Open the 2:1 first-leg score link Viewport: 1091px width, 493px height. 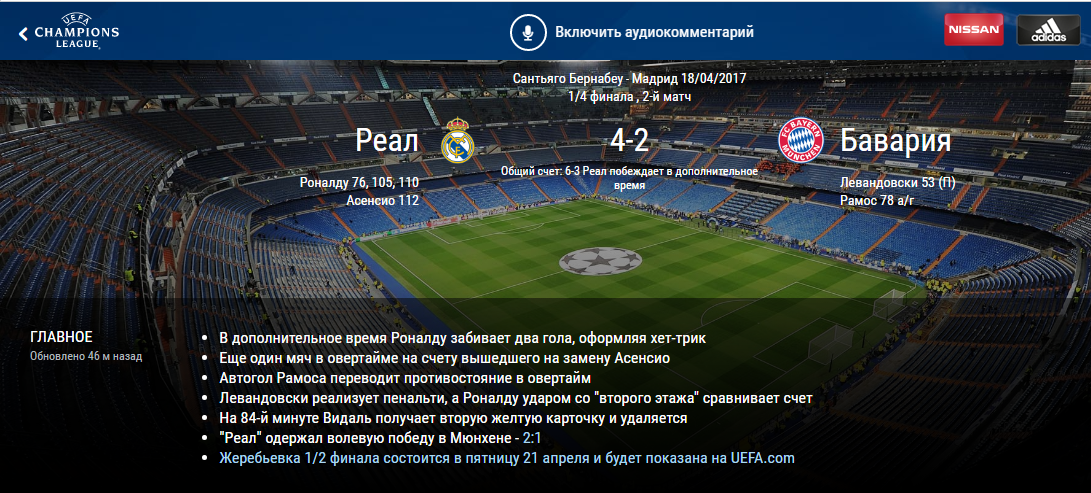click(x=532, y=438)
